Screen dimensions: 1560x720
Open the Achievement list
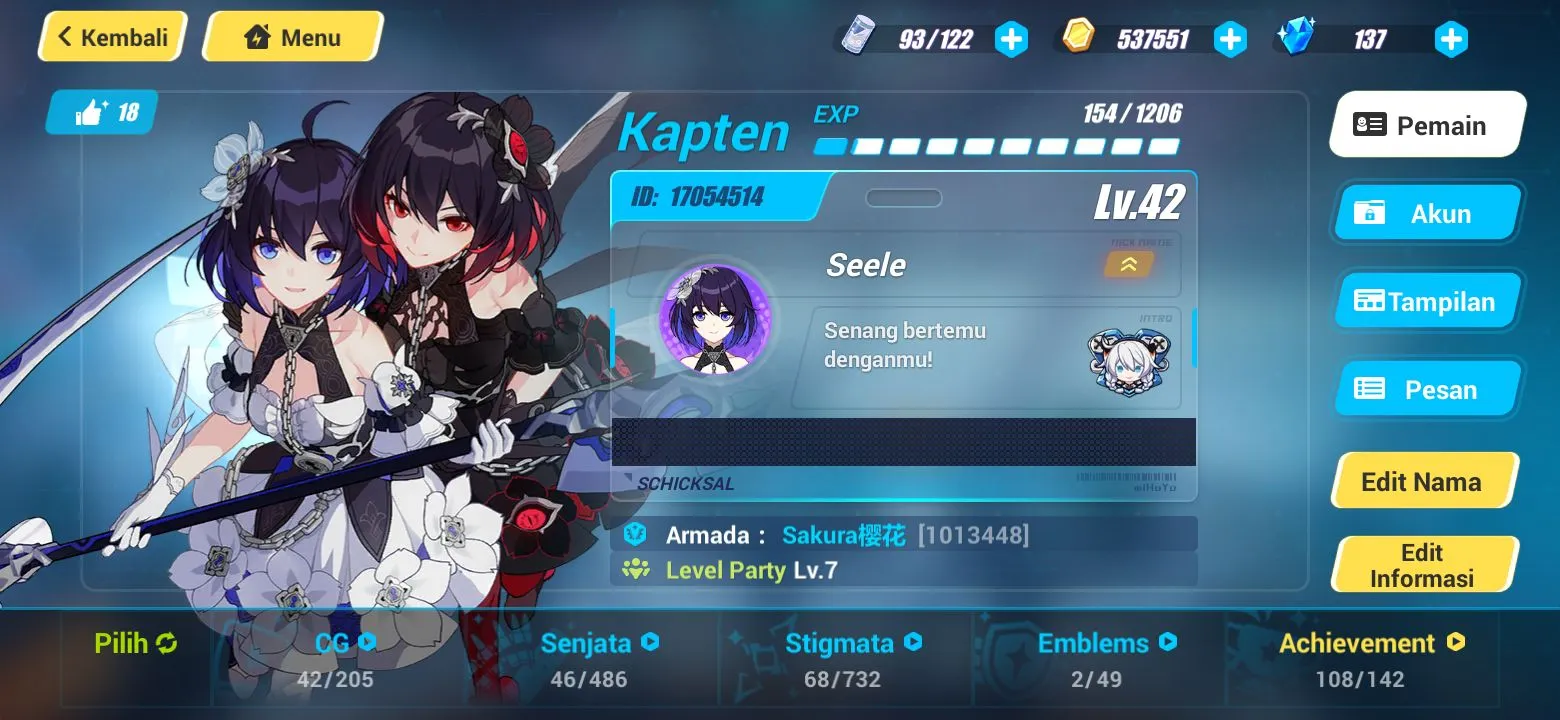(x=1371, y=643)
